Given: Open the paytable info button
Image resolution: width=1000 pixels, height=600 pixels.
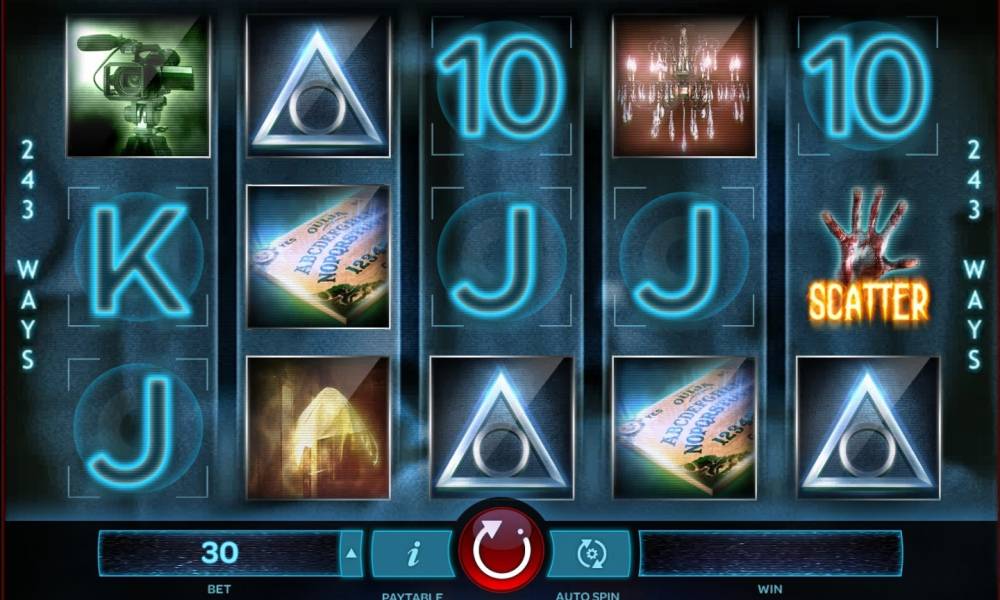Looking at the screenshot, I should 411,553.
